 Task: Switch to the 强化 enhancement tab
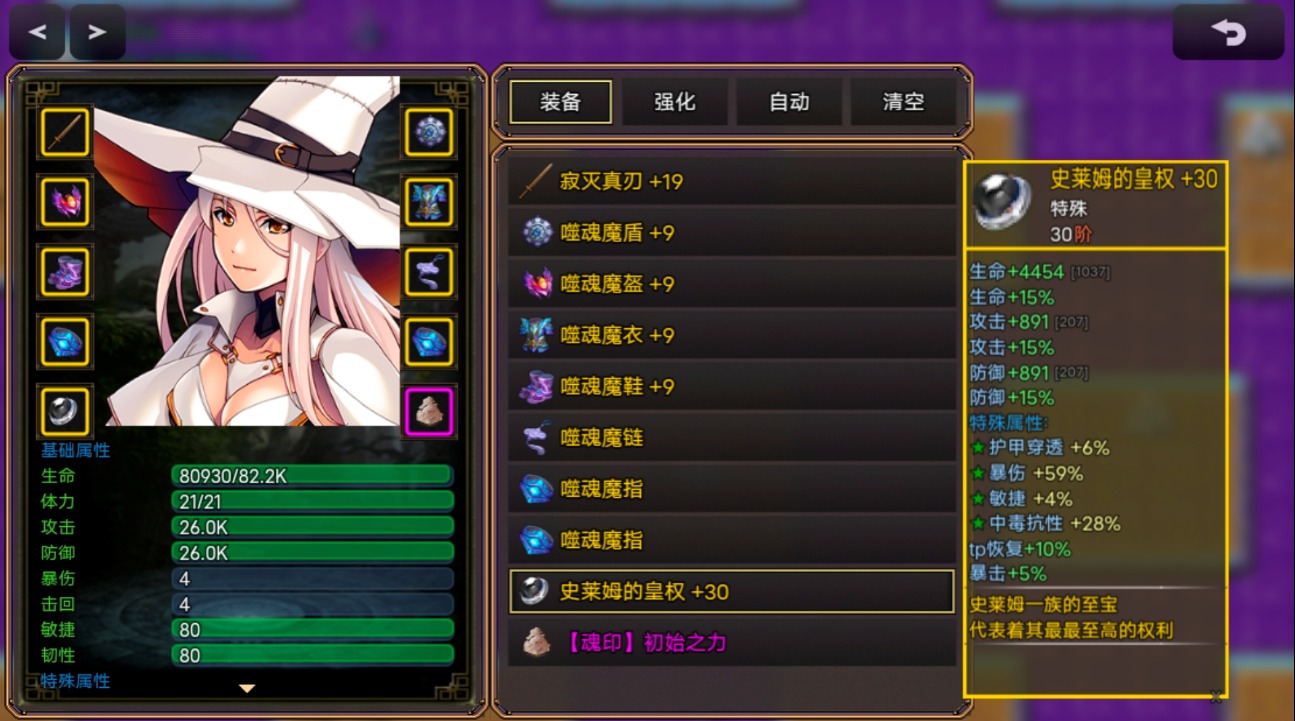pos(675,101)
